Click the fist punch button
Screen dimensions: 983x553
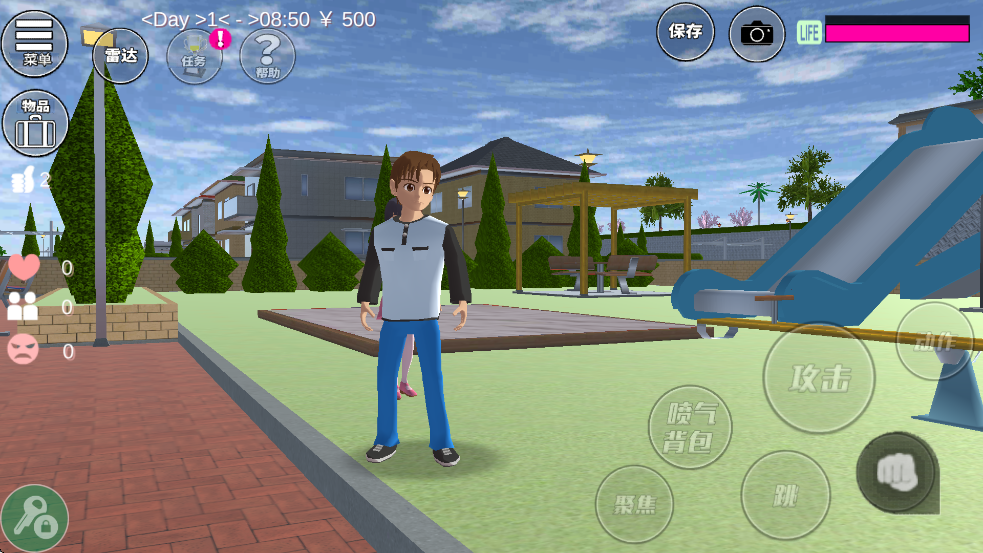(x=896, y=472)
